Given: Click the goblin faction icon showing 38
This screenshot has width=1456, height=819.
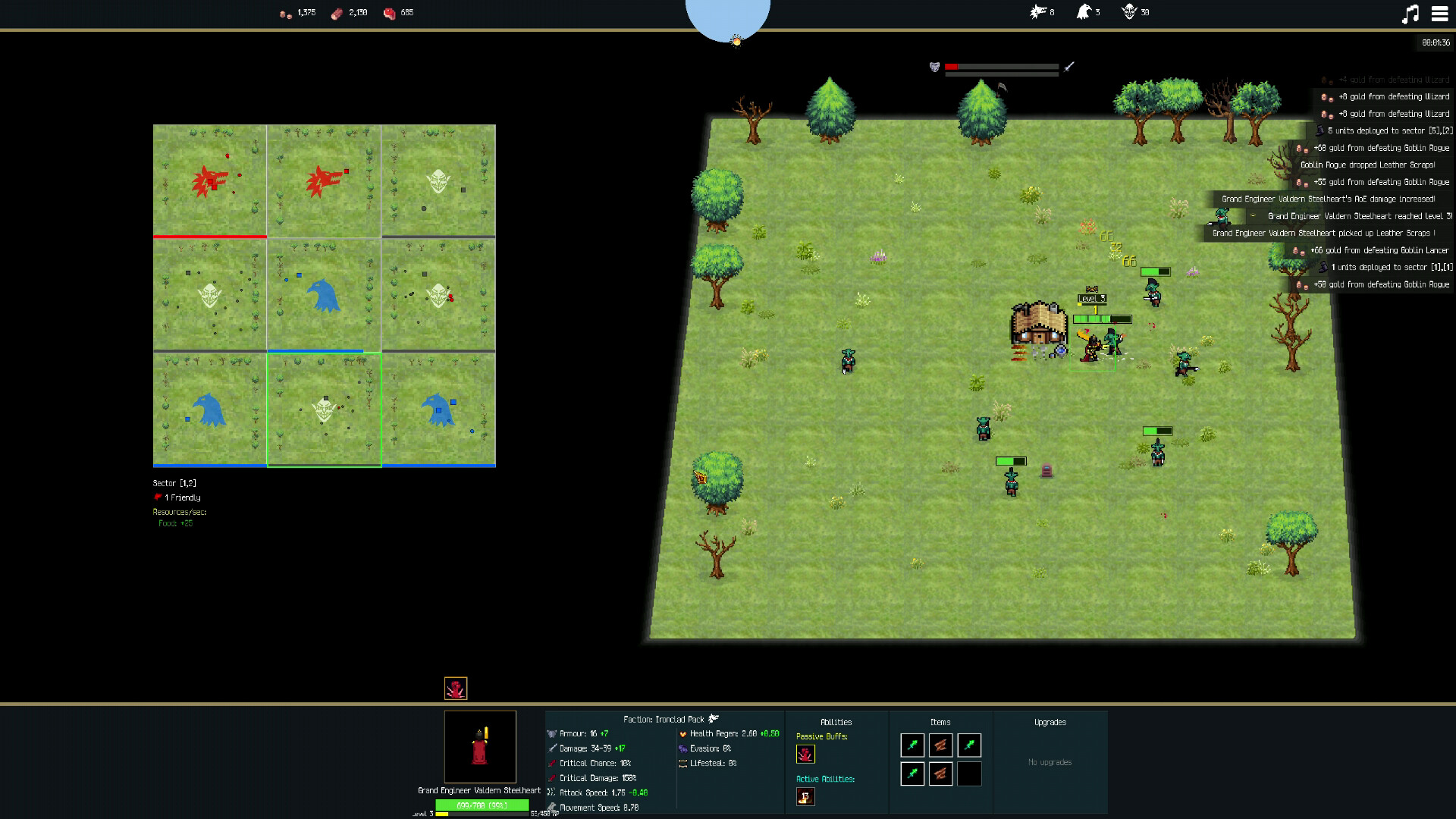Looking at the screenshot, I should click(x=1130, y=12).
